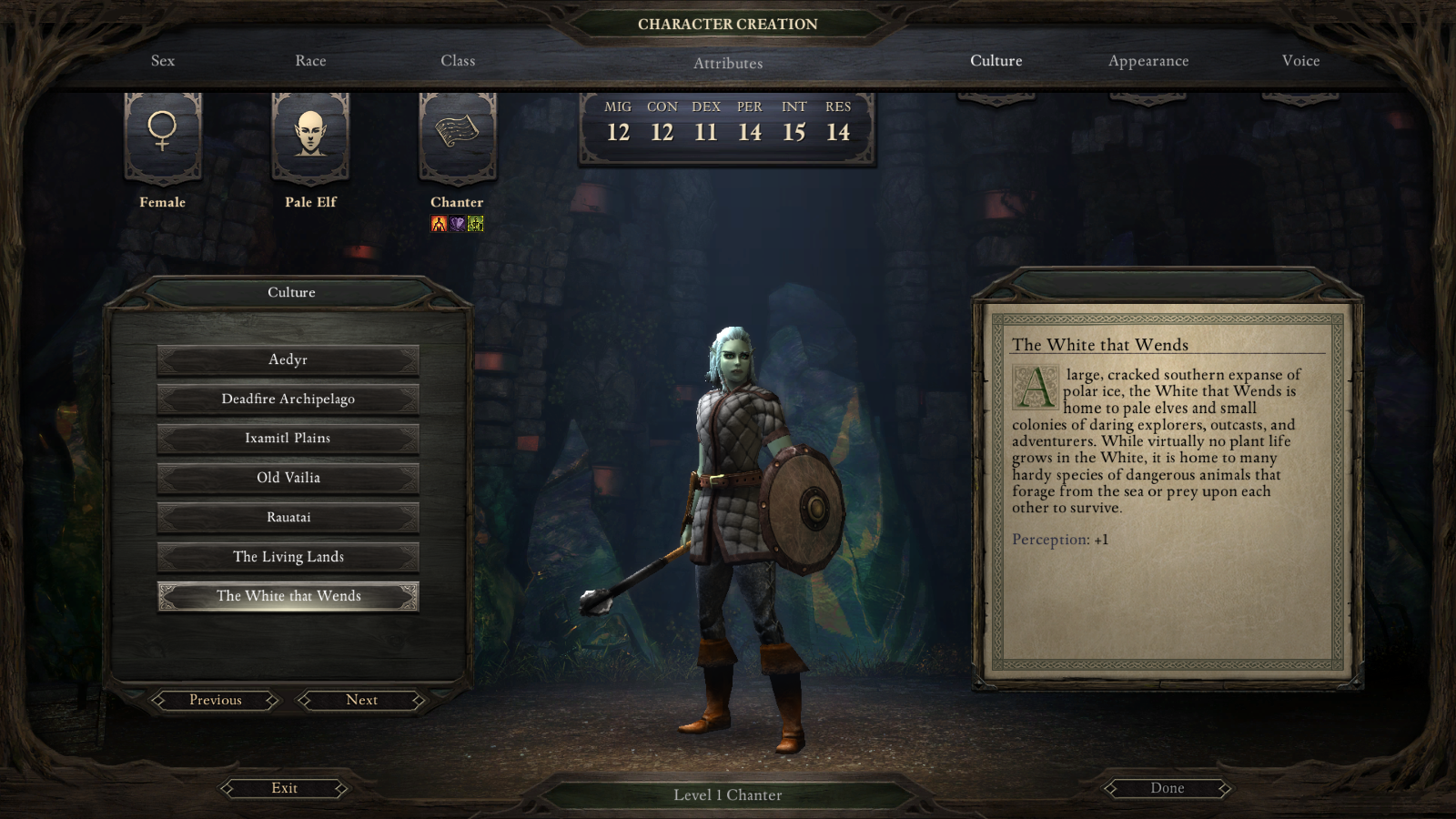Advance with the Next button
This screenshot has width=1456, height=819.
[x=361, y=700]
